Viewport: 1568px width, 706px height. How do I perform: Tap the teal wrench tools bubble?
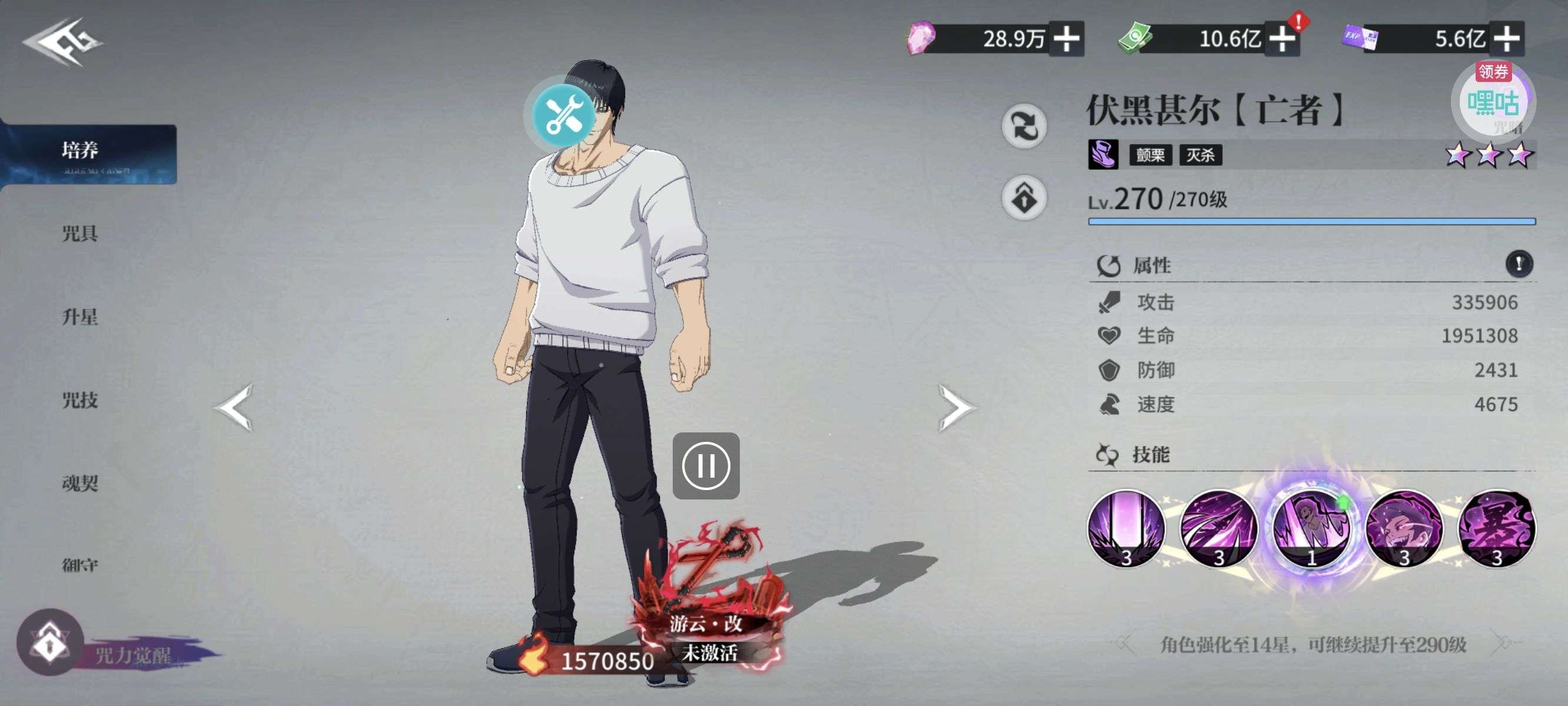(x=564, y=114)
